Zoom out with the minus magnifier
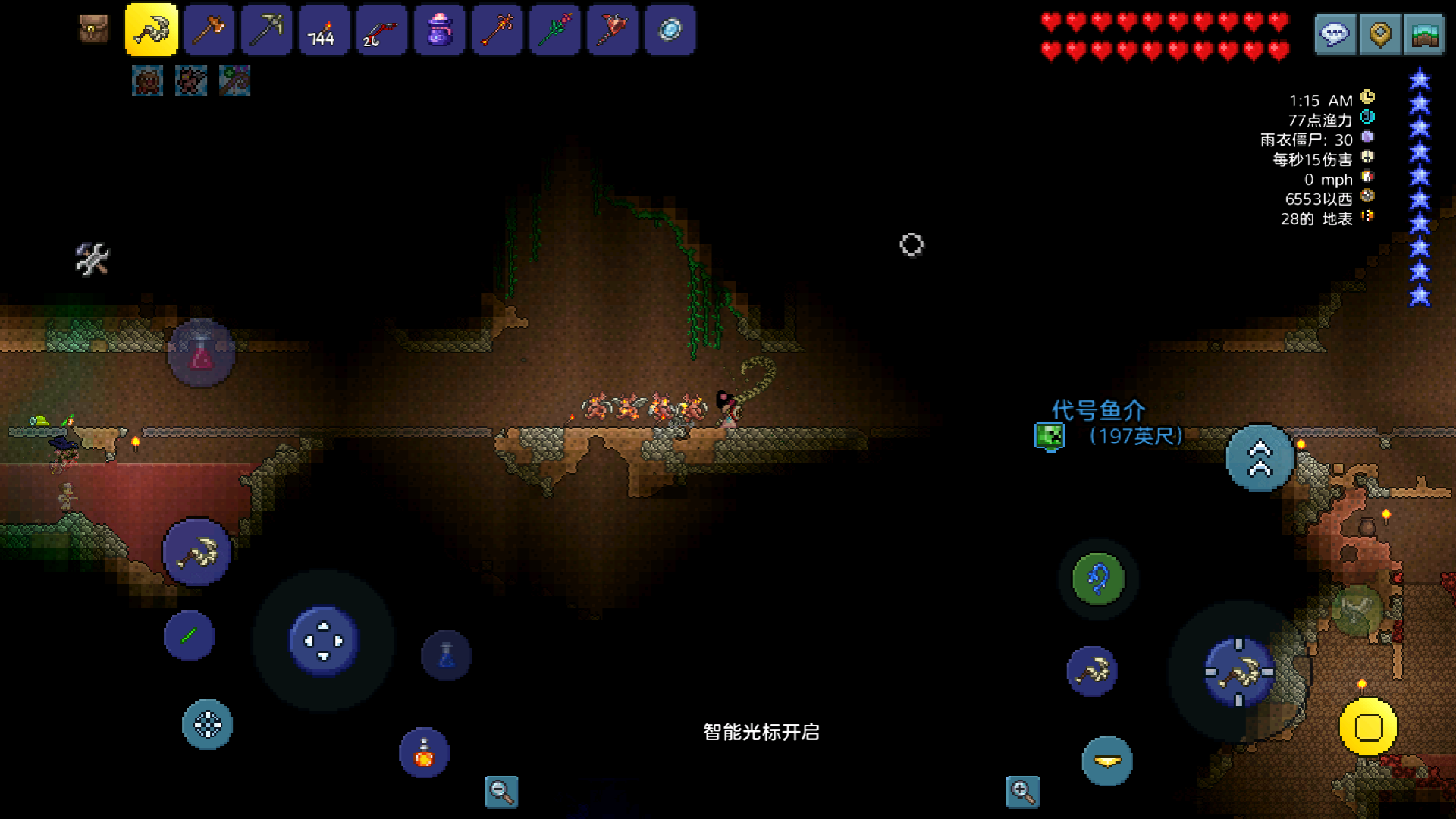This screenshot has height=819, width=1456. tap(501, 792)
